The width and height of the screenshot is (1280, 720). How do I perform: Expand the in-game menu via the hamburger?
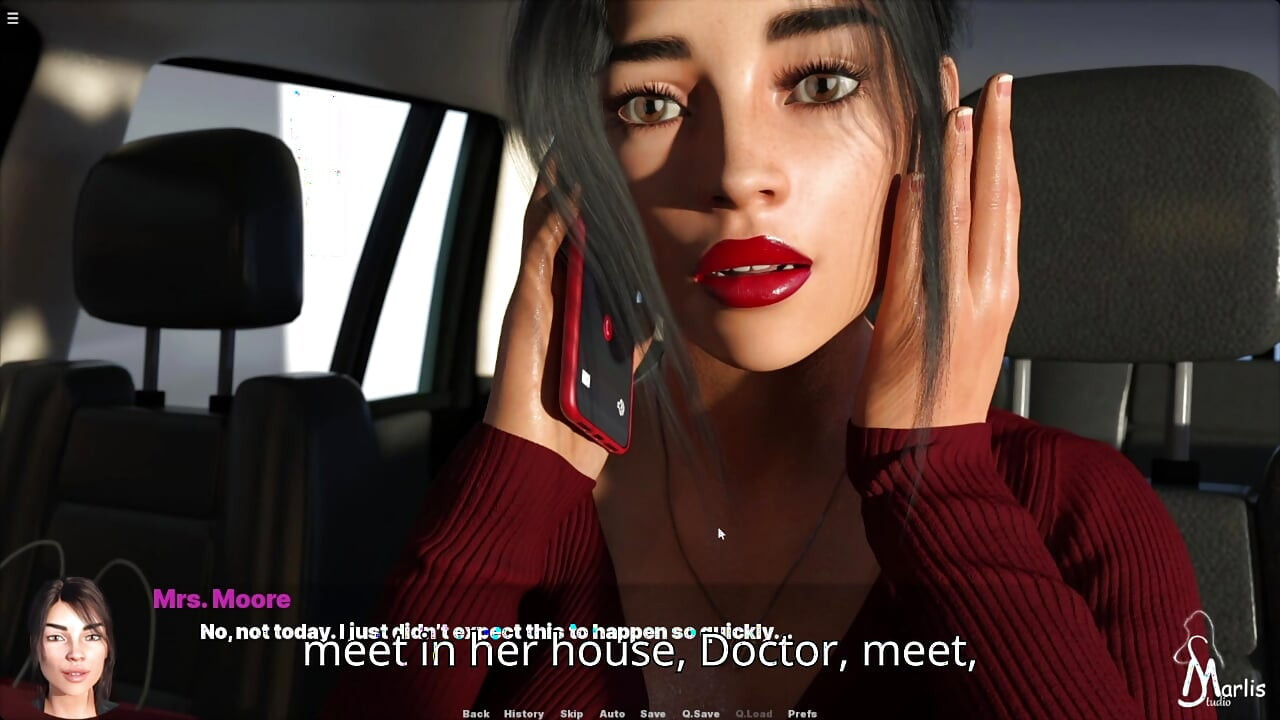tap(13, 17)
